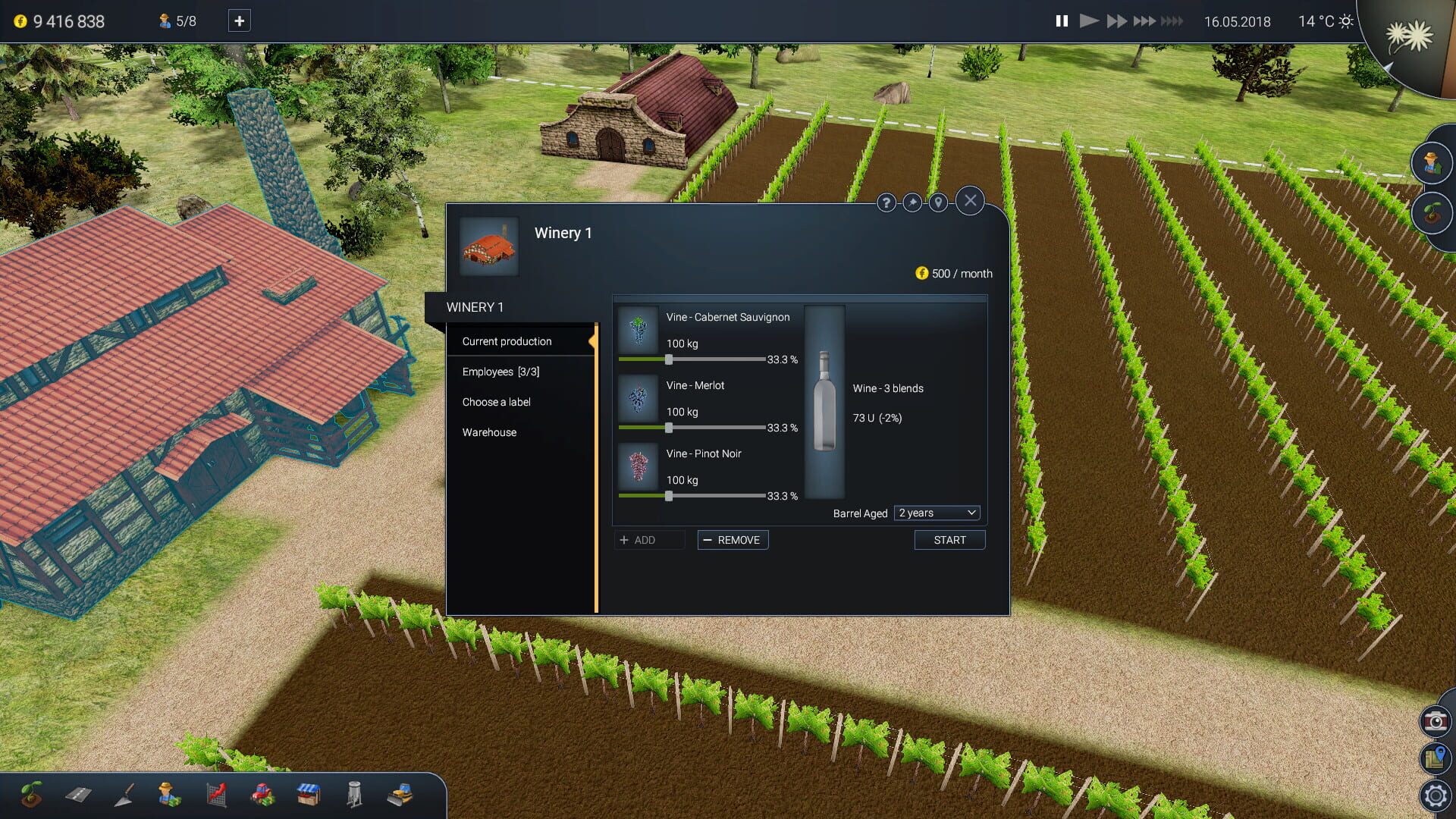Take a screenshot with the camera icon
The image size is (1456, 819).
pyautogui.click(x=1436, y=722)
